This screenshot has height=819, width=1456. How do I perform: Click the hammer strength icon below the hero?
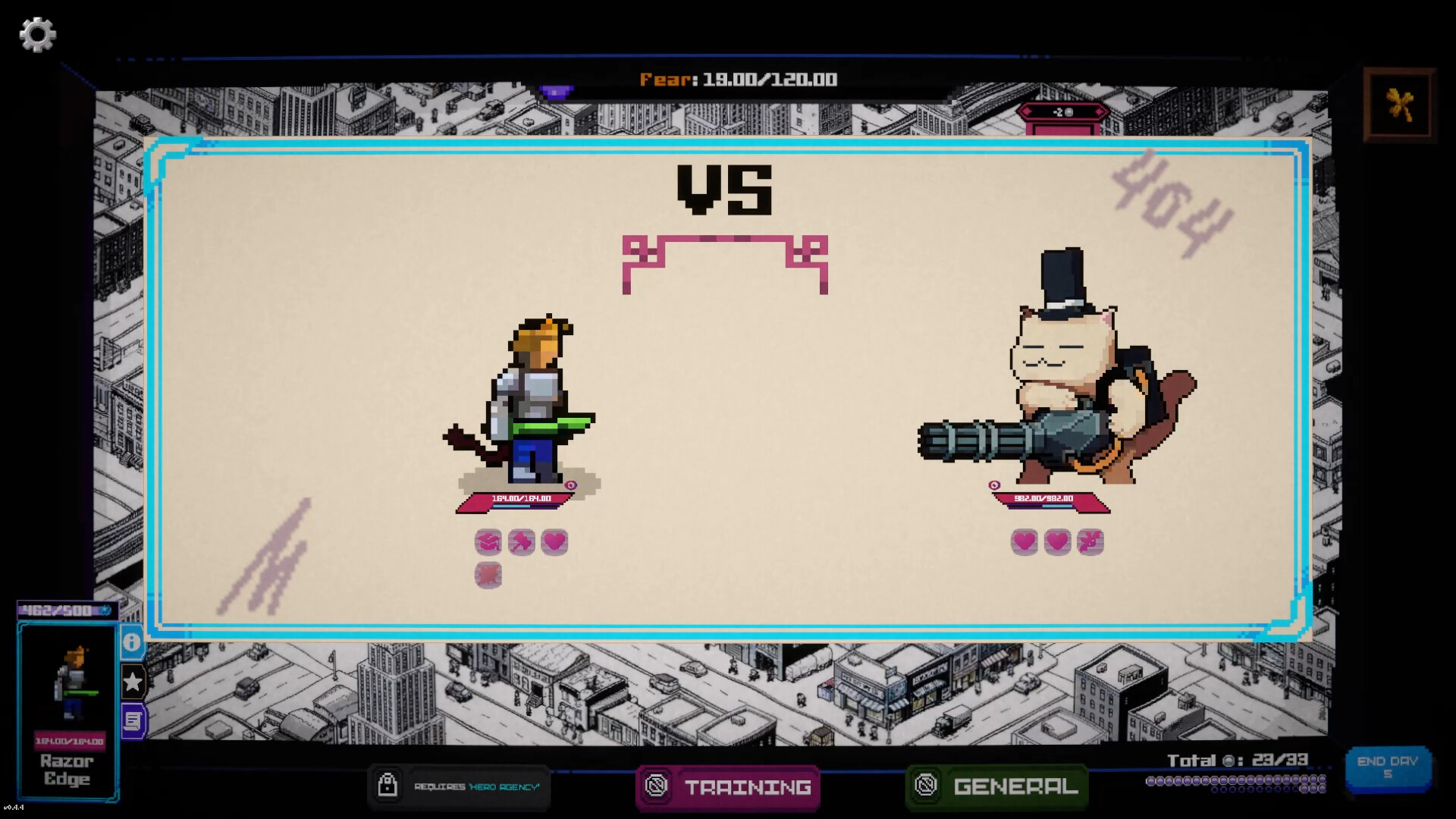pos(522,541)
